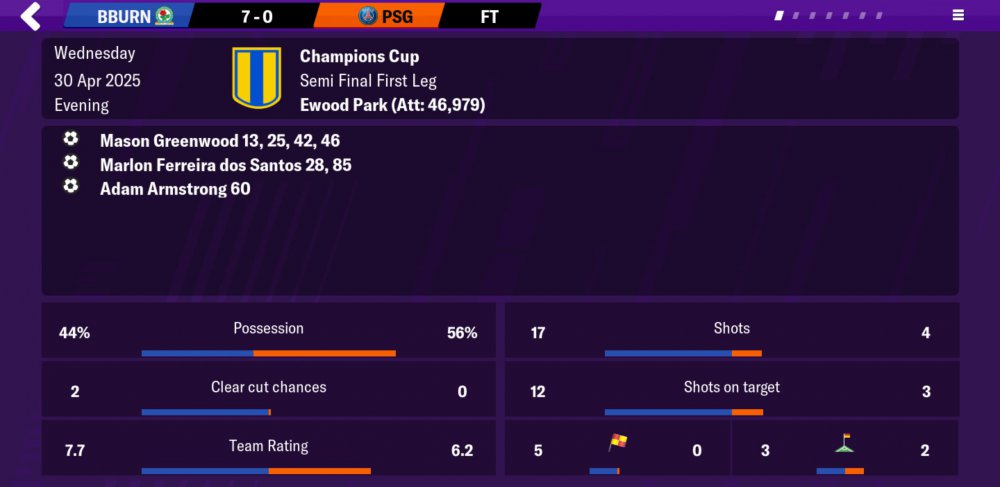This screenshot has height=487, width=1000.
Task: Open the hamburger menu
Action: 958,16
